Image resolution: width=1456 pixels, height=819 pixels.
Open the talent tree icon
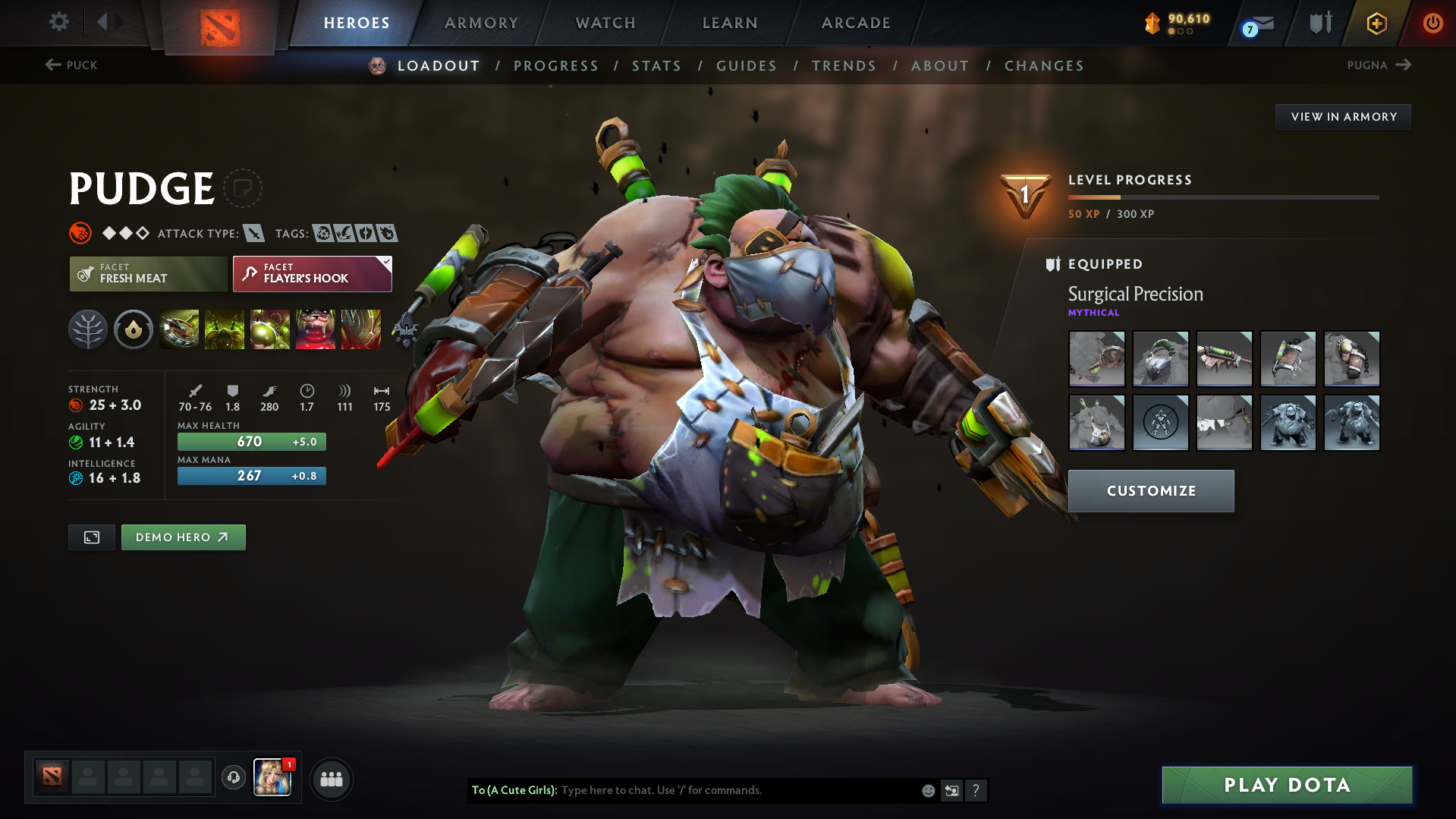pyautogui.click(x=88, y=329)
